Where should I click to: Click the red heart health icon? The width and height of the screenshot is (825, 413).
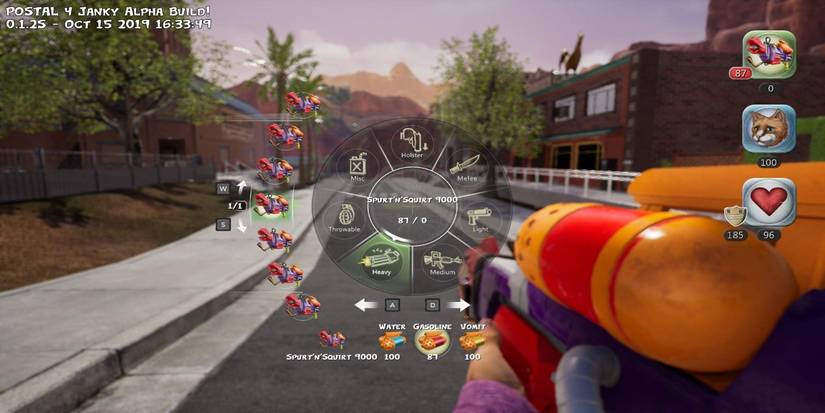coord(769,202)
